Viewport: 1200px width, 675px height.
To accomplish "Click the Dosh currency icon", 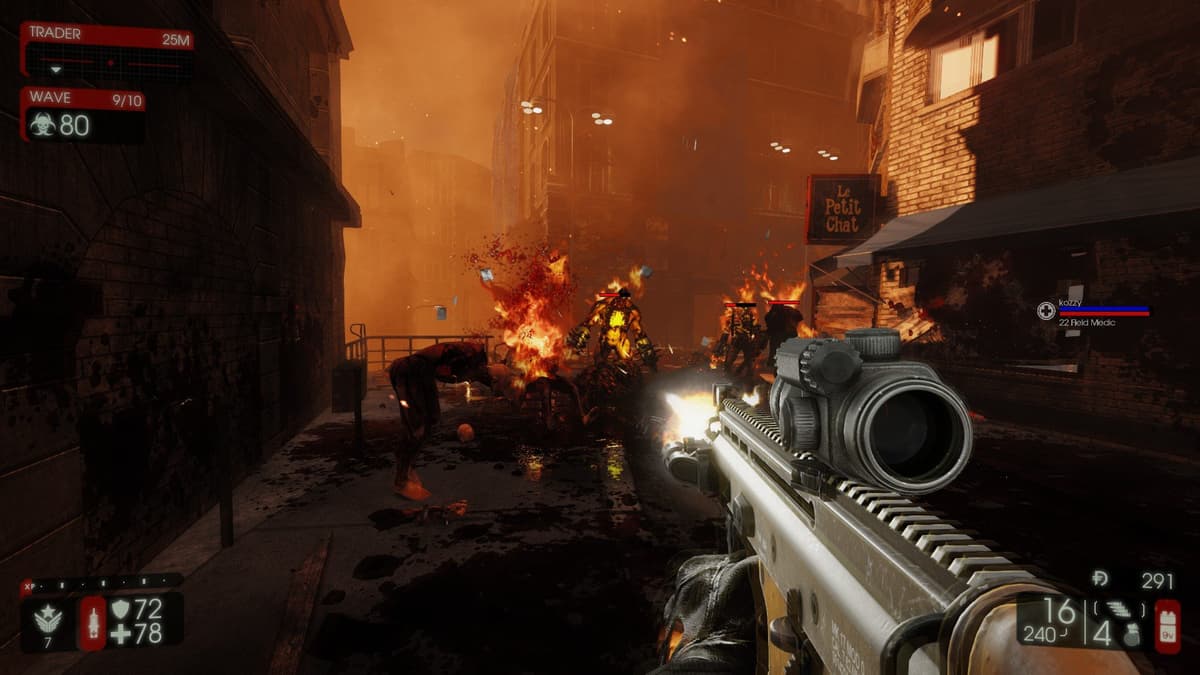I will click(x=1099, y=580).
